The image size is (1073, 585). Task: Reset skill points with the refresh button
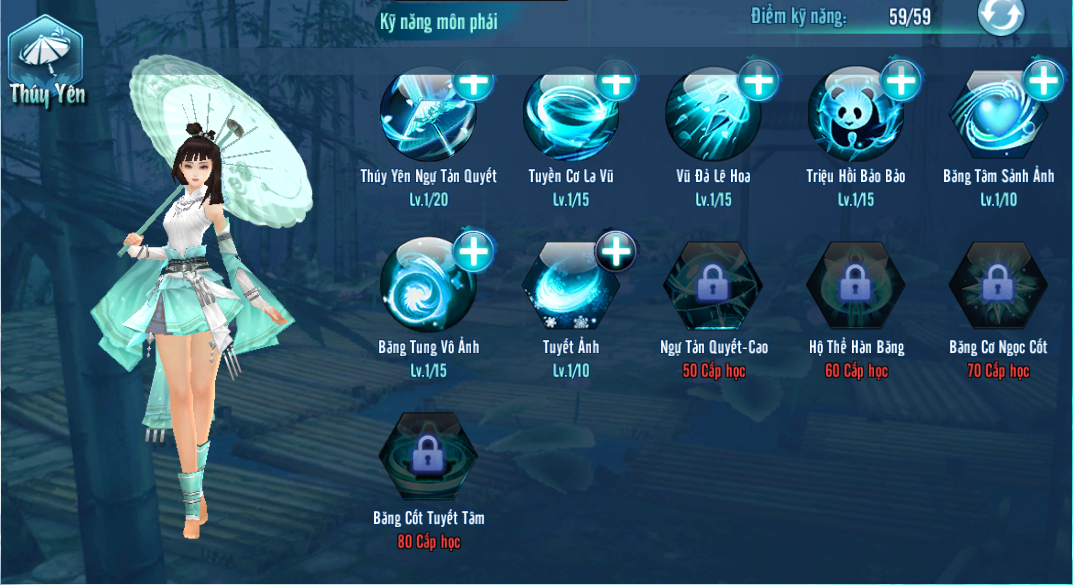[1001, 17]
